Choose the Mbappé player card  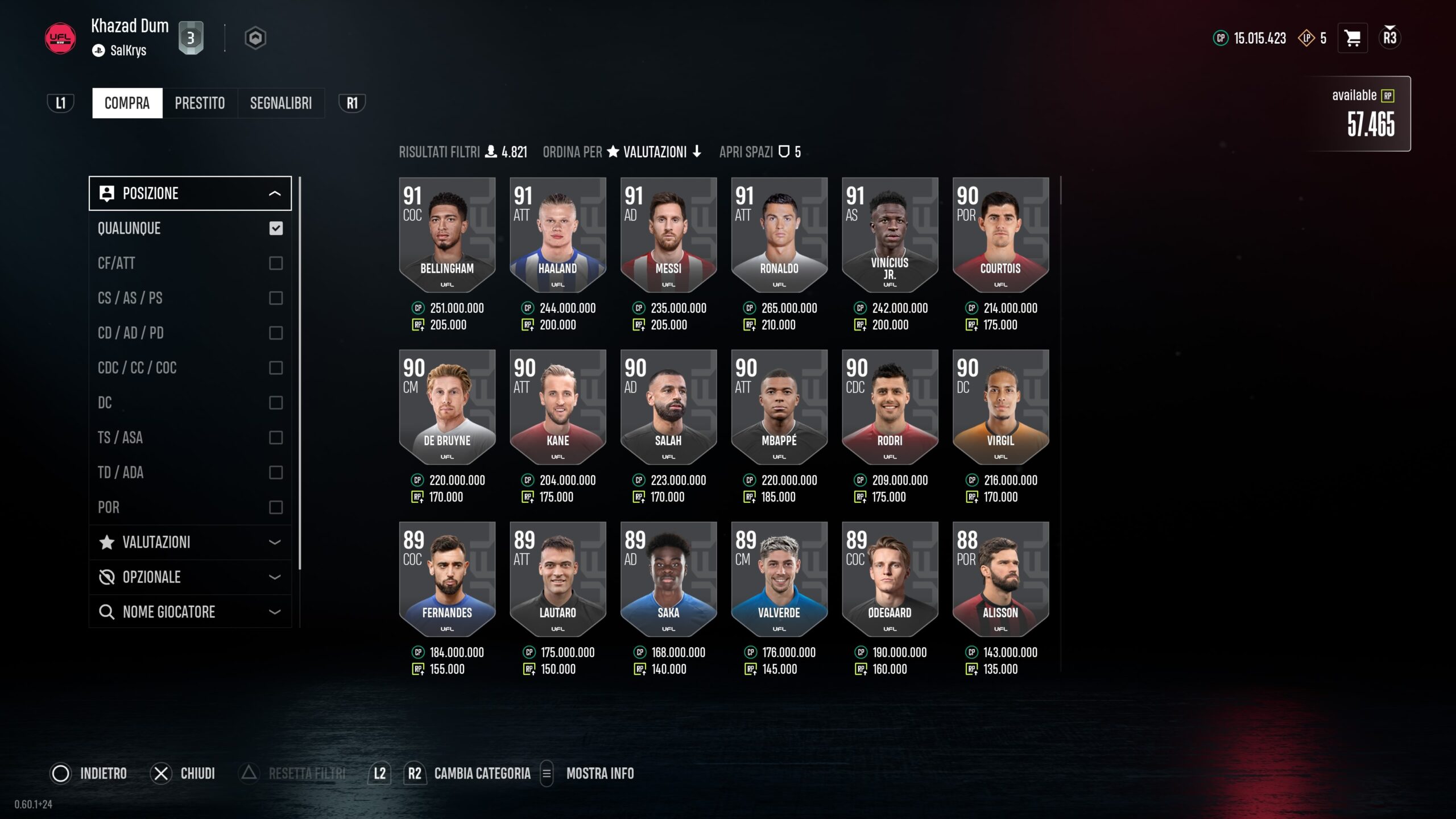click(779, 408)
